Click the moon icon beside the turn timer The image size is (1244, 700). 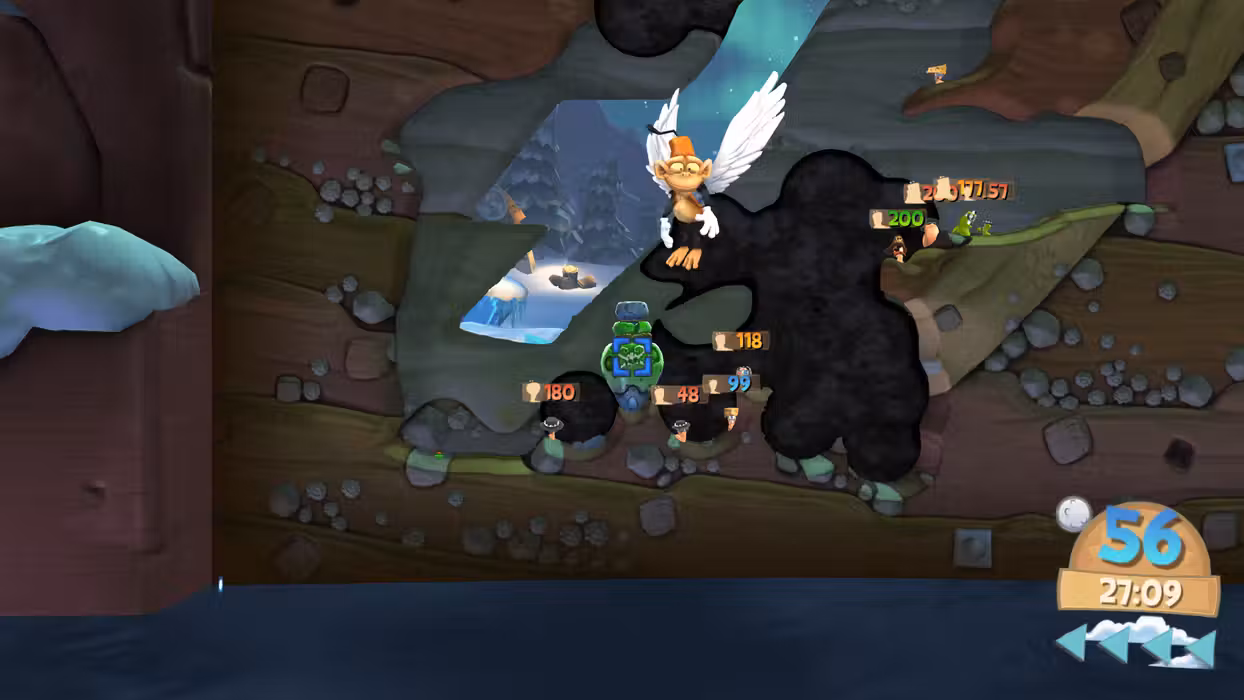point(1073,514)
